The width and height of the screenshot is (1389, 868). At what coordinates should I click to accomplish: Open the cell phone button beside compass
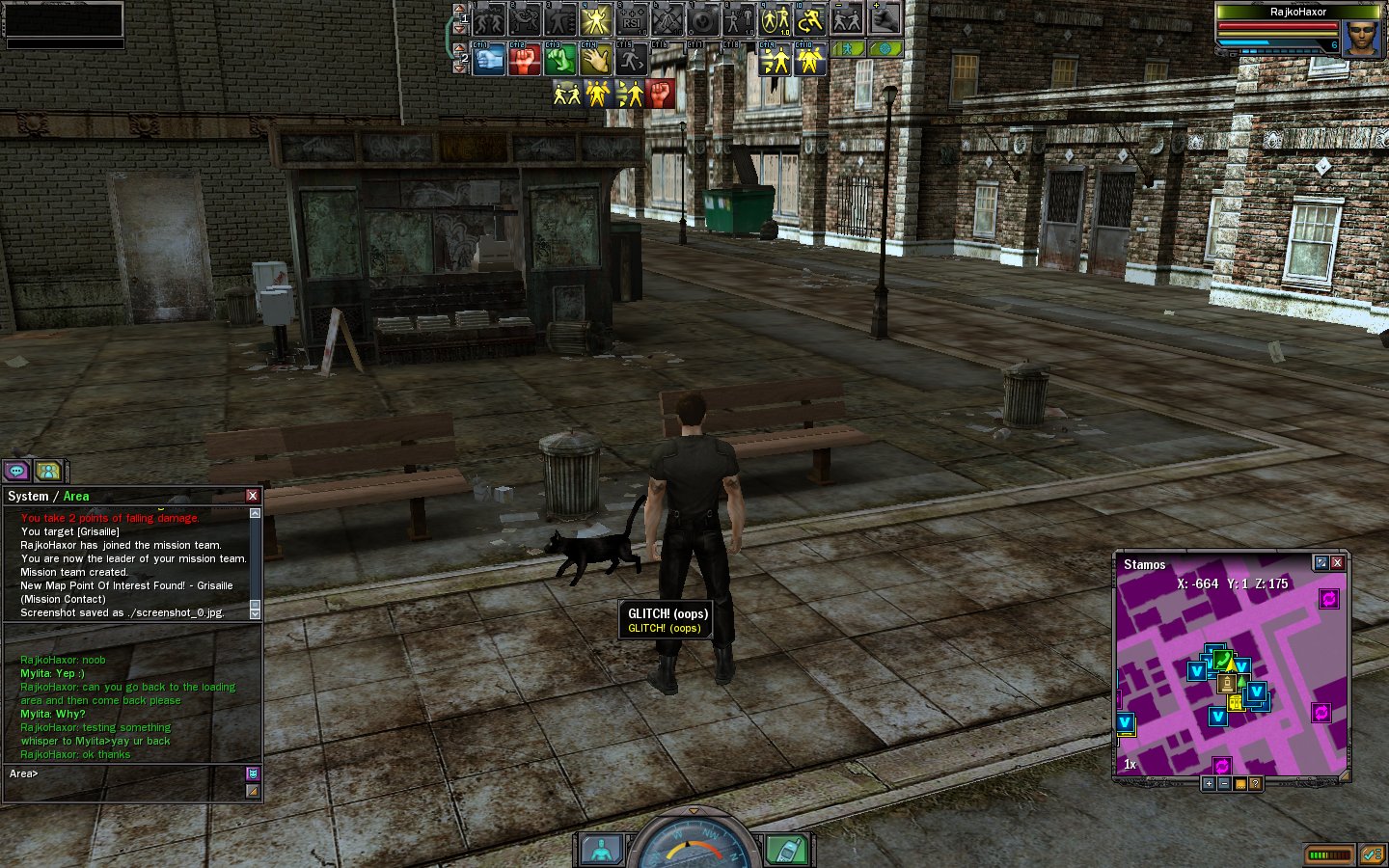(x=787, y=850)
